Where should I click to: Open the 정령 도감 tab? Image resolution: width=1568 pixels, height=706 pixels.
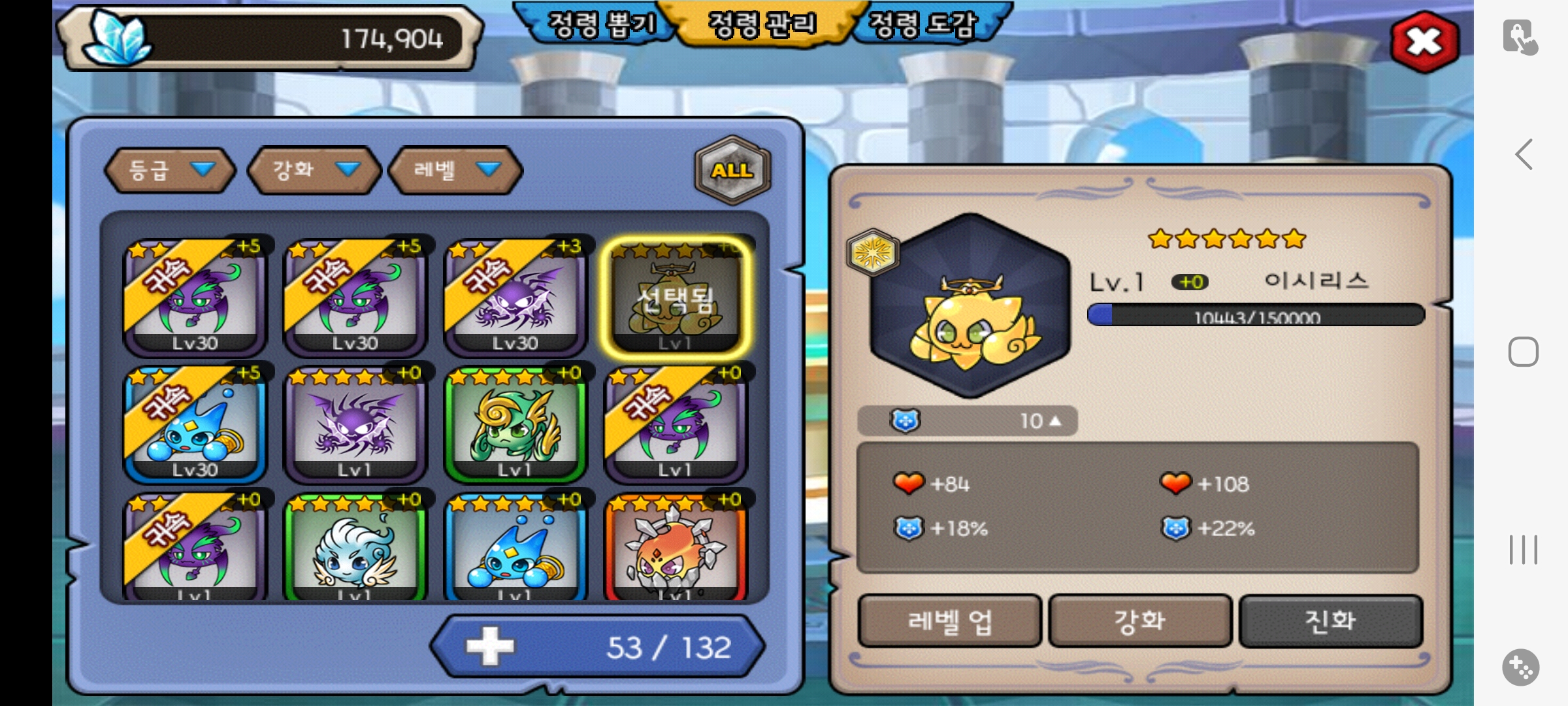923,25
